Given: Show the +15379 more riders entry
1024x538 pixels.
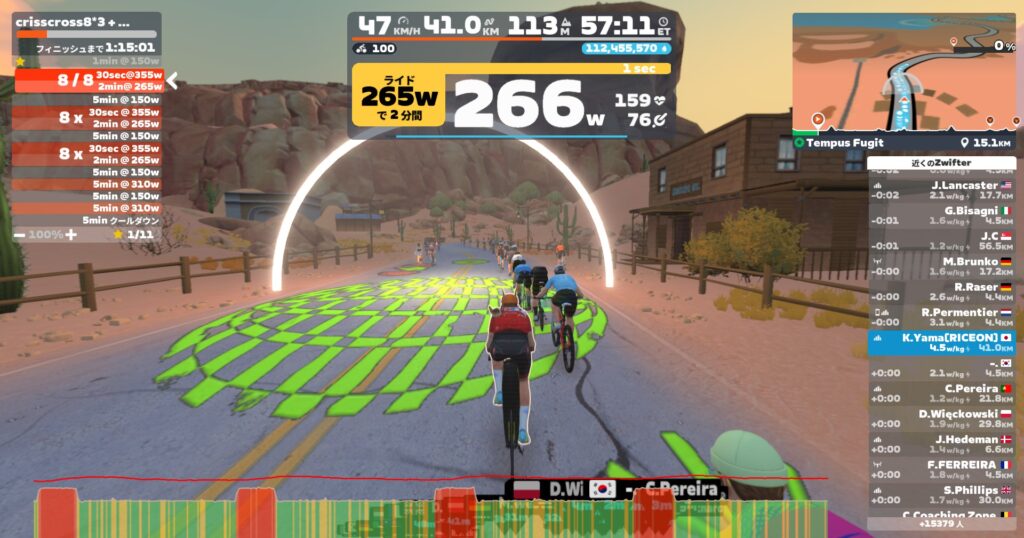Looking at the screenshot, I should tap(941, 523).
